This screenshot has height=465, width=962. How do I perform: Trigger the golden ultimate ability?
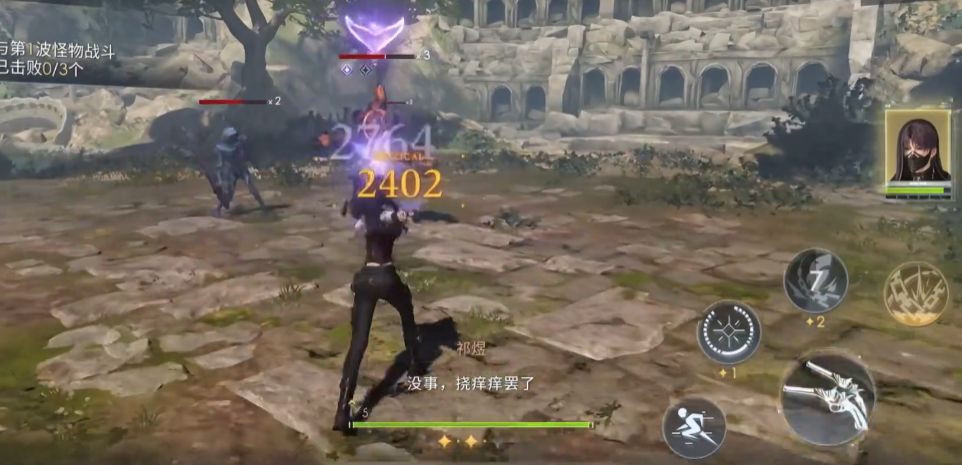click(x=915, y=293)
